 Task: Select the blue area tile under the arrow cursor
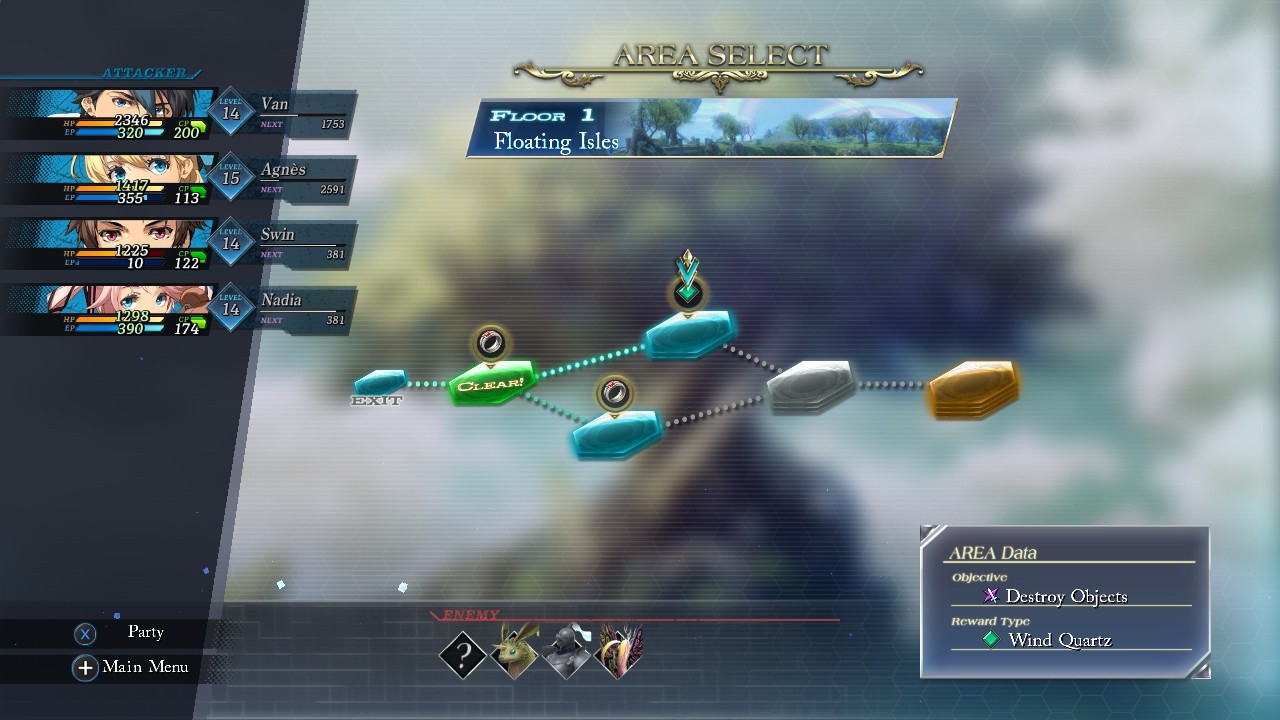pyautogui.click(x=689, y=334)
